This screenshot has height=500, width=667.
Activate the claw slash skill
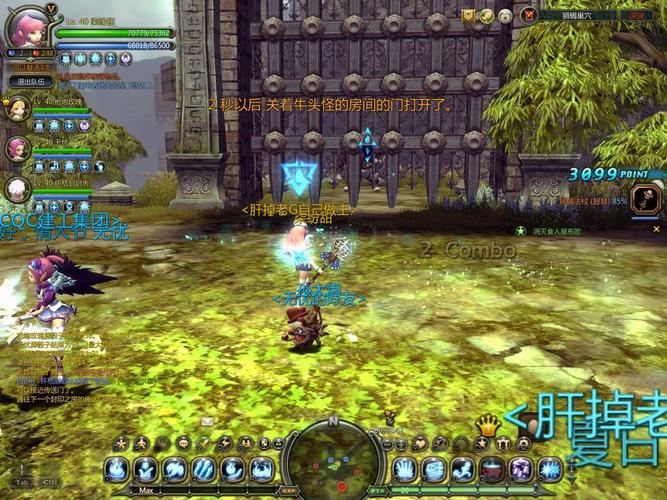coord(204,469)
